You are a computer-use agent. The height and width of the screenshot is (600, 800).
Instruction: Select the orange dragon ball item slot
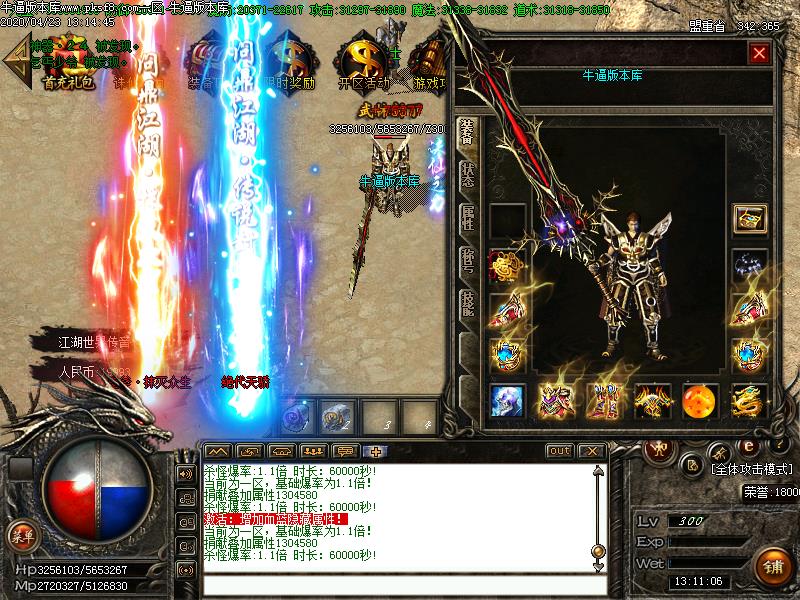coord(700,401)
